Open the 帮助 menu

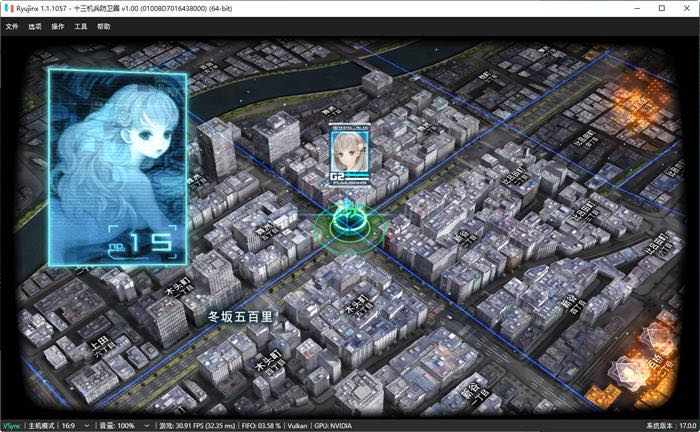(104, 26)
